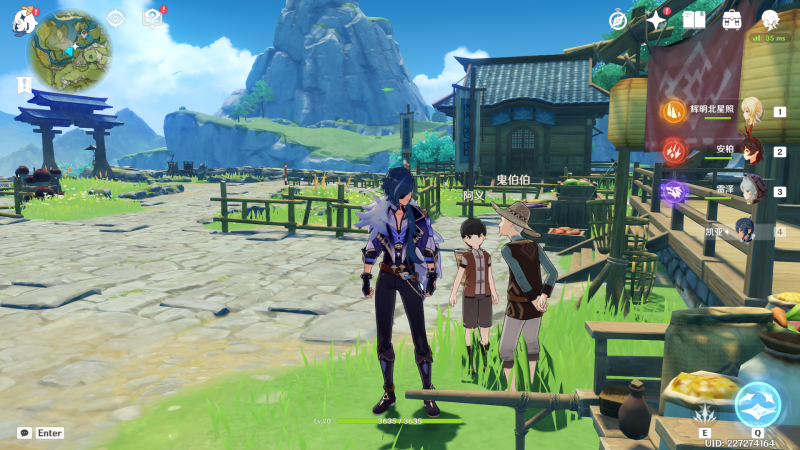Image resolution: width=800 pixels, height=450 pixels.
Task: Activate 雷泽's purple wolf burst icon
Action: click(x=672, y=190)
